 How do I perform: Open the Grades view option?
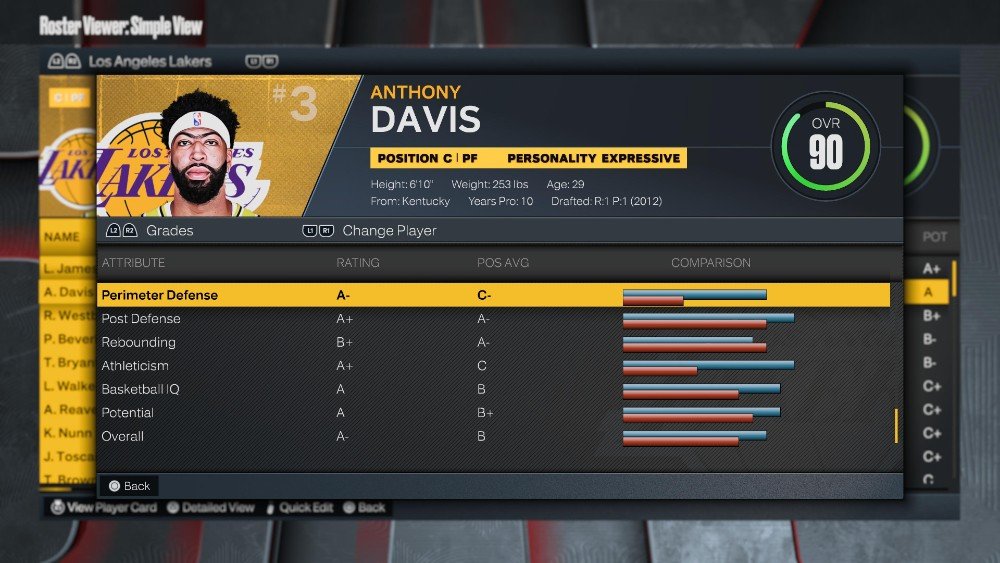click(169, 231)
